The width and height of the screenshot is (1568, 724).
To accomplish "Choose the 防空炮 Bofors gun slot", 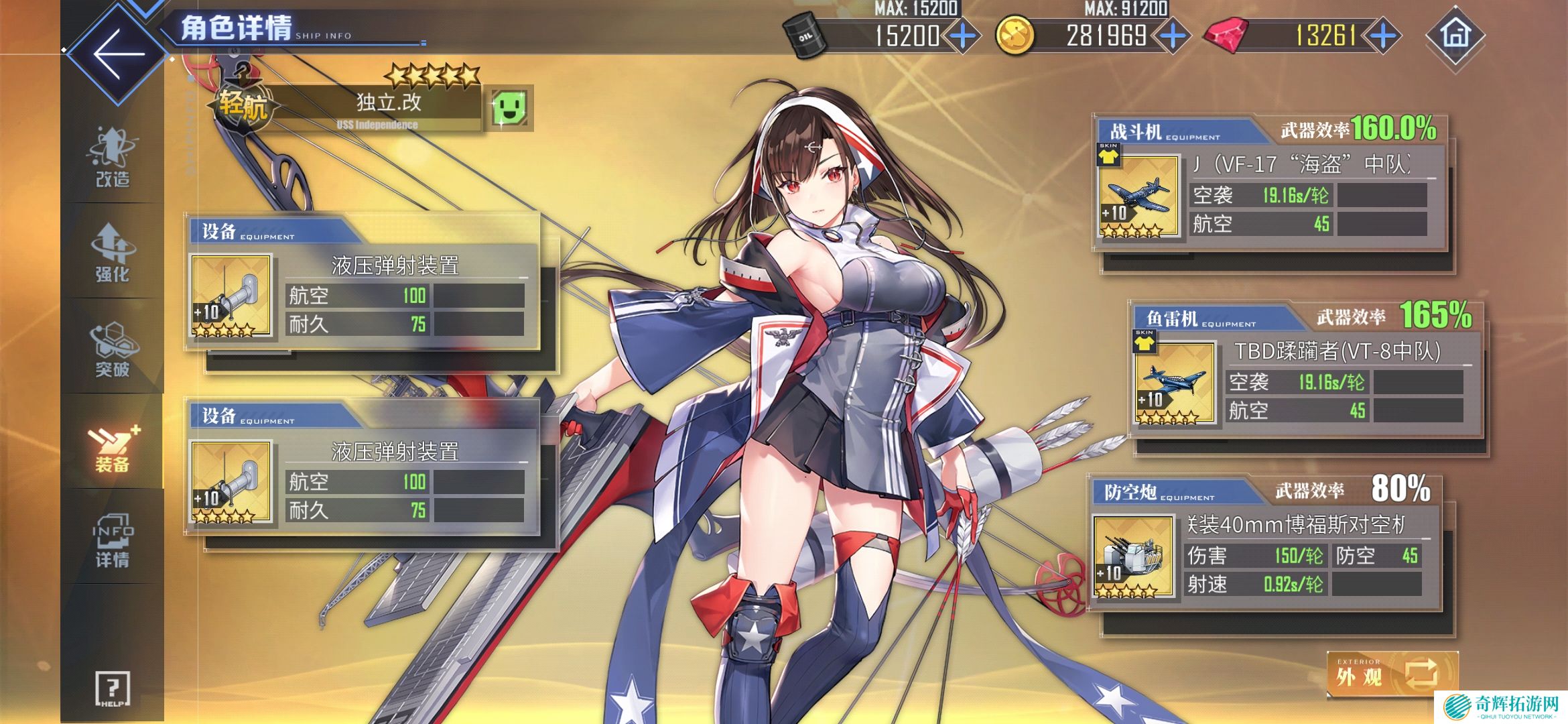I will [1133, 556].
